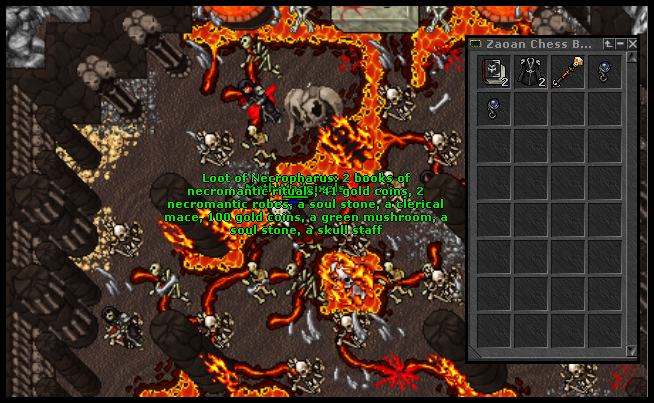Pick the necromantic robes stack

pyautogui.click(x=532, y=73)
